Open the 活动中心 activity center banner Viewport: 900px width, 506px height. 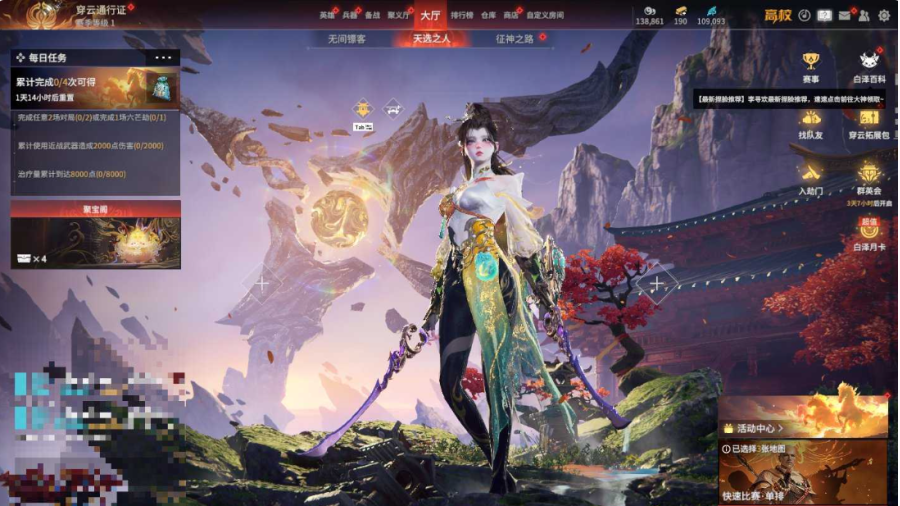(x=803, y=416)
